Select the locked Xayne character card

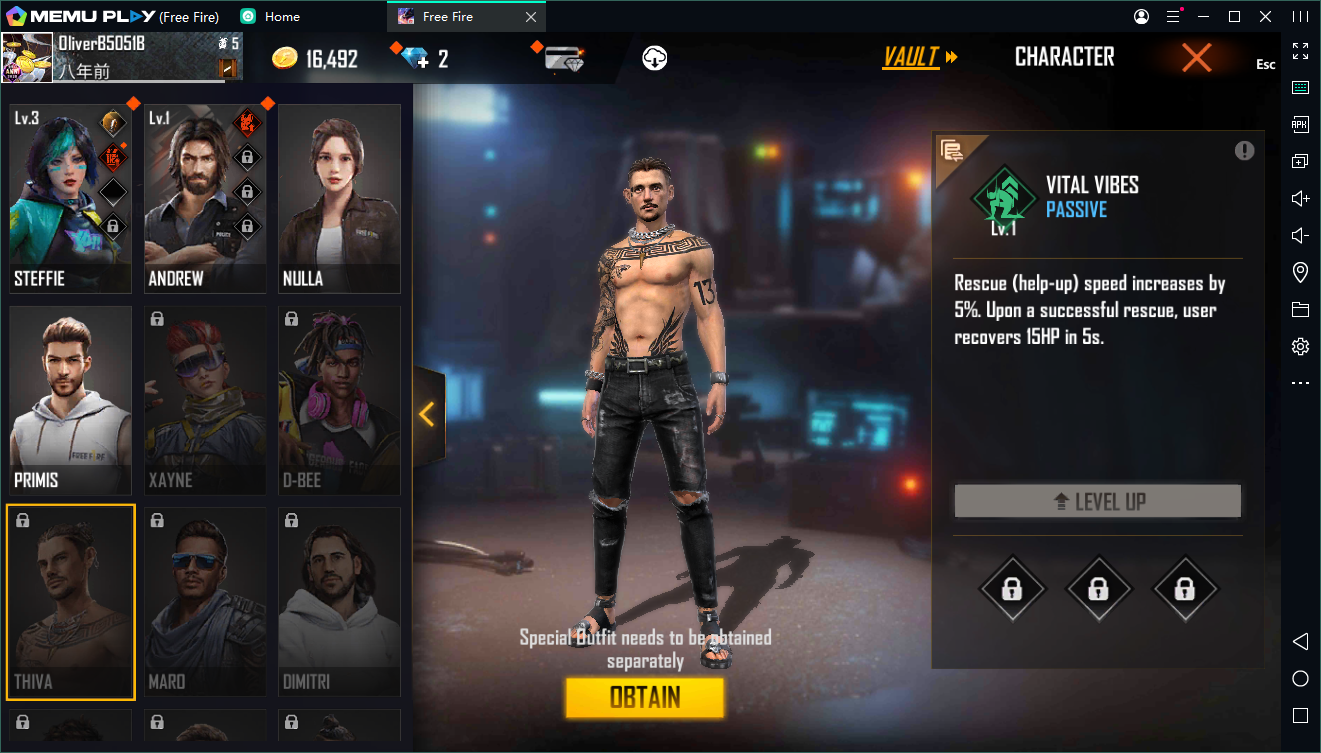(205, 400)
